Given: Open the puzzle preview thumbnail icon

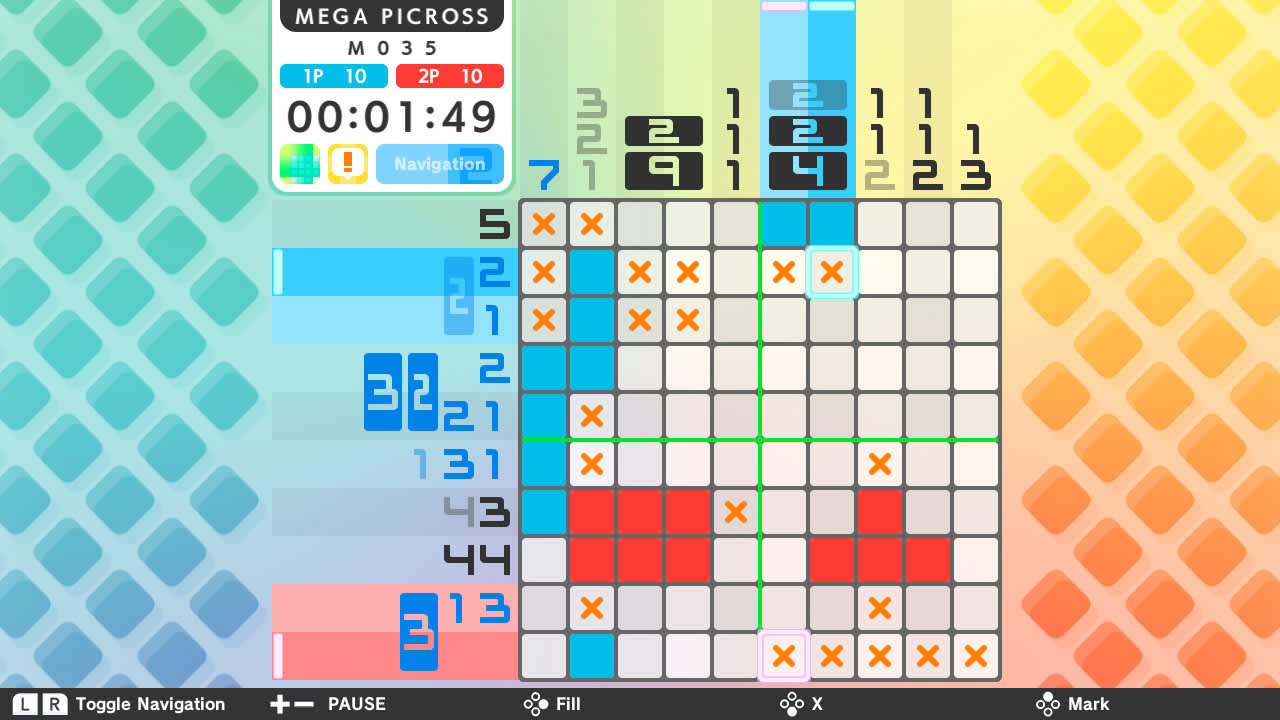Looking at the screenshot, I should (x=300, y=163).
